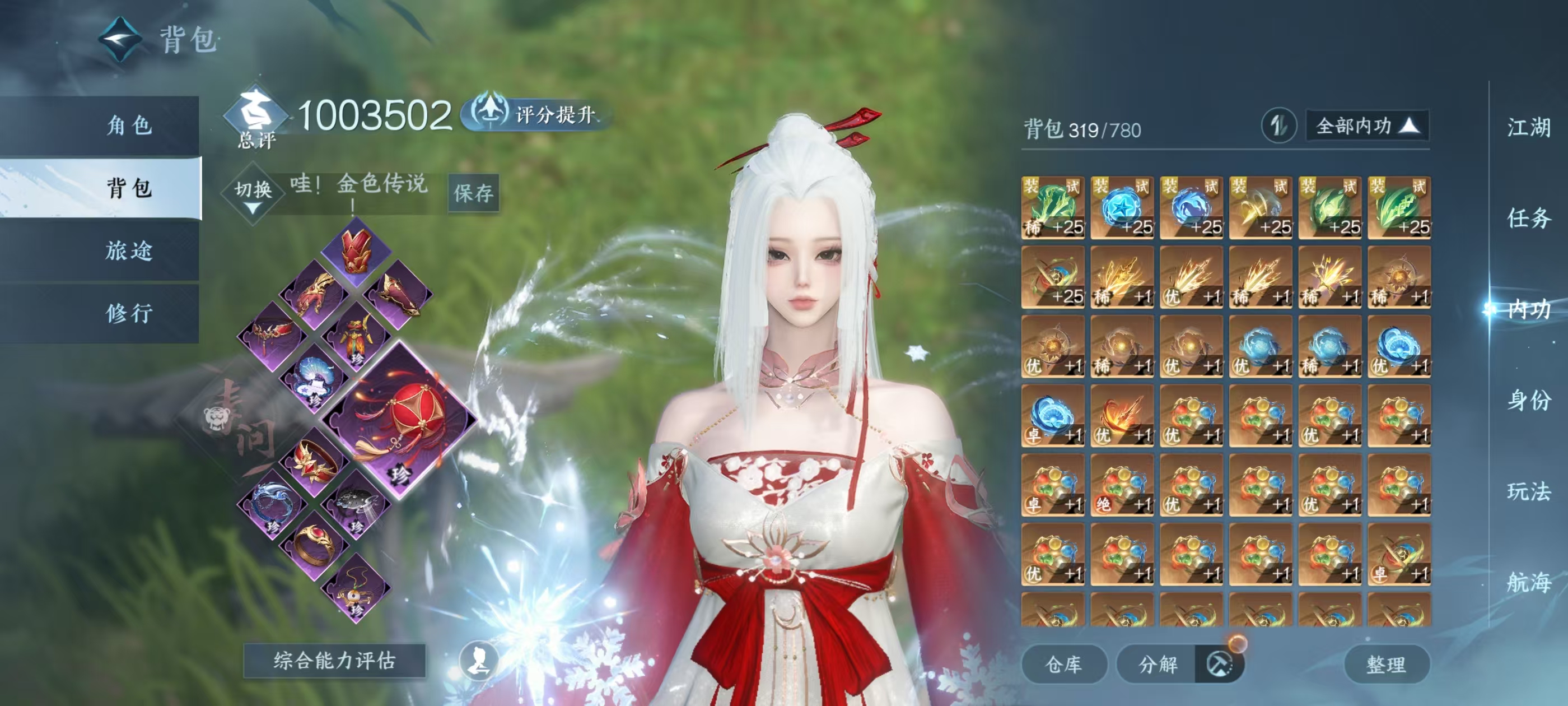Click the 评分提升 score boost button

pyautogui.click(x=536, y=114)
